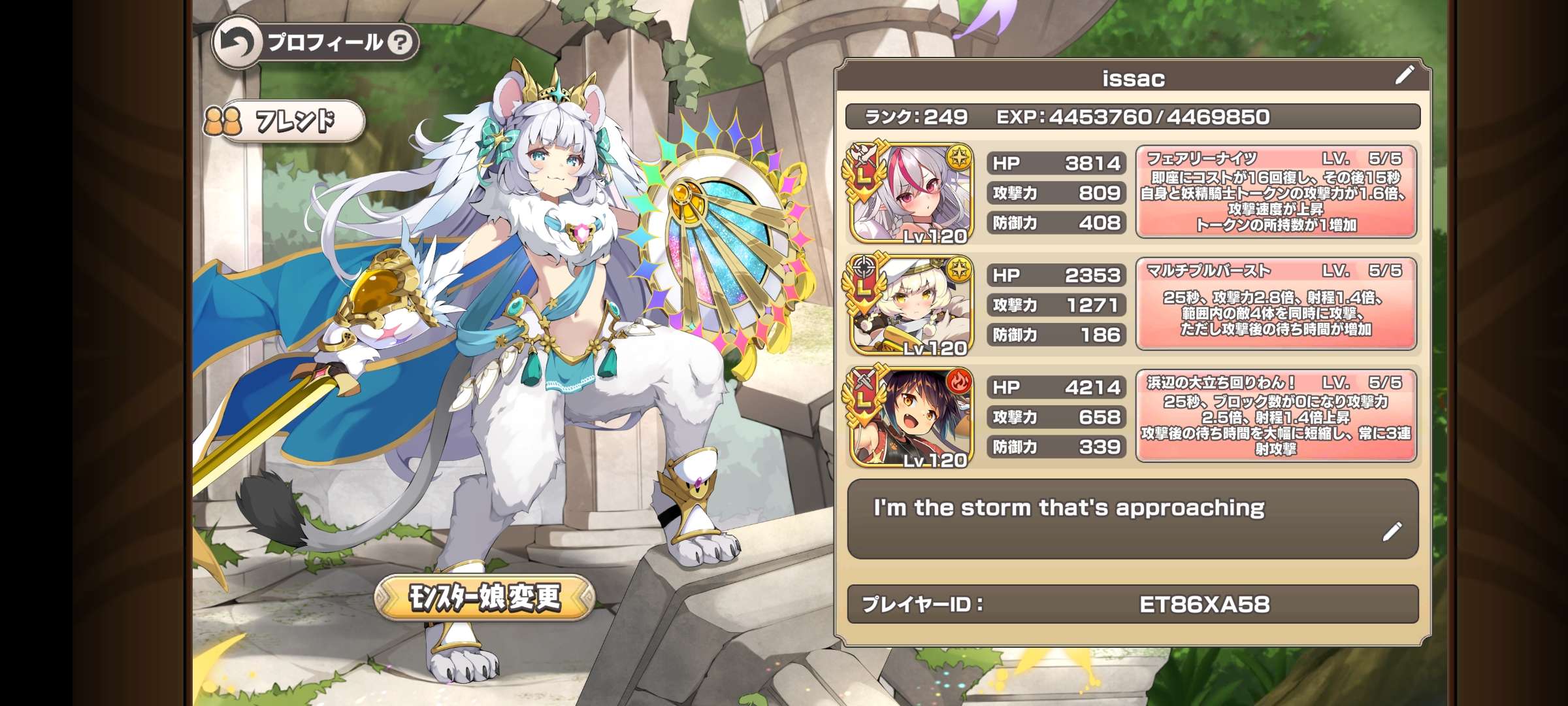The width and height of the screenshot is (1568, 706).
Task: Open the profile help question mark
Action: (x=400, y=43)
